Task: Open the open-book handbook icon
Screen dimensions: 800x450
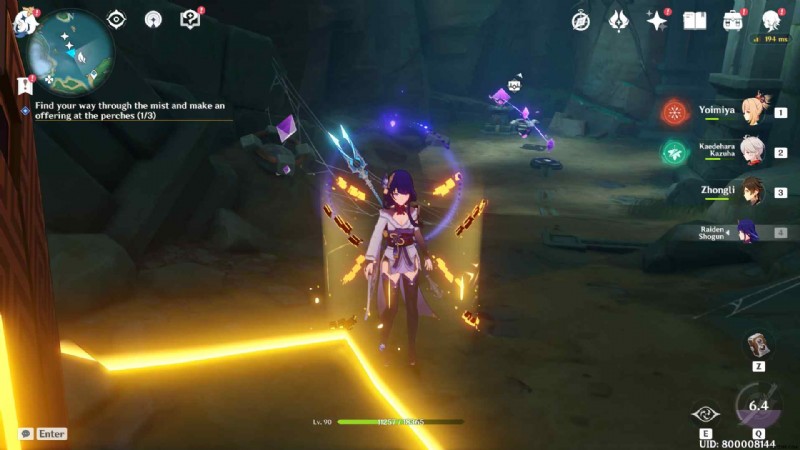Action: [695, 20]
